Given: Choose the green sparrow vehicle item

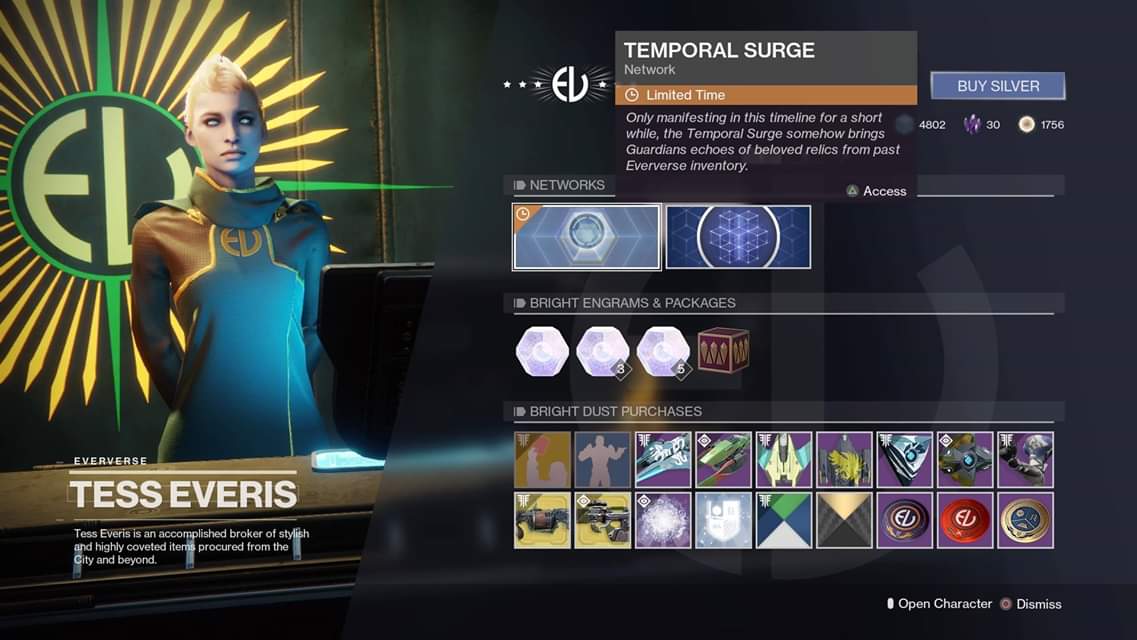Looking at the screenshot, I should point(723,459).
